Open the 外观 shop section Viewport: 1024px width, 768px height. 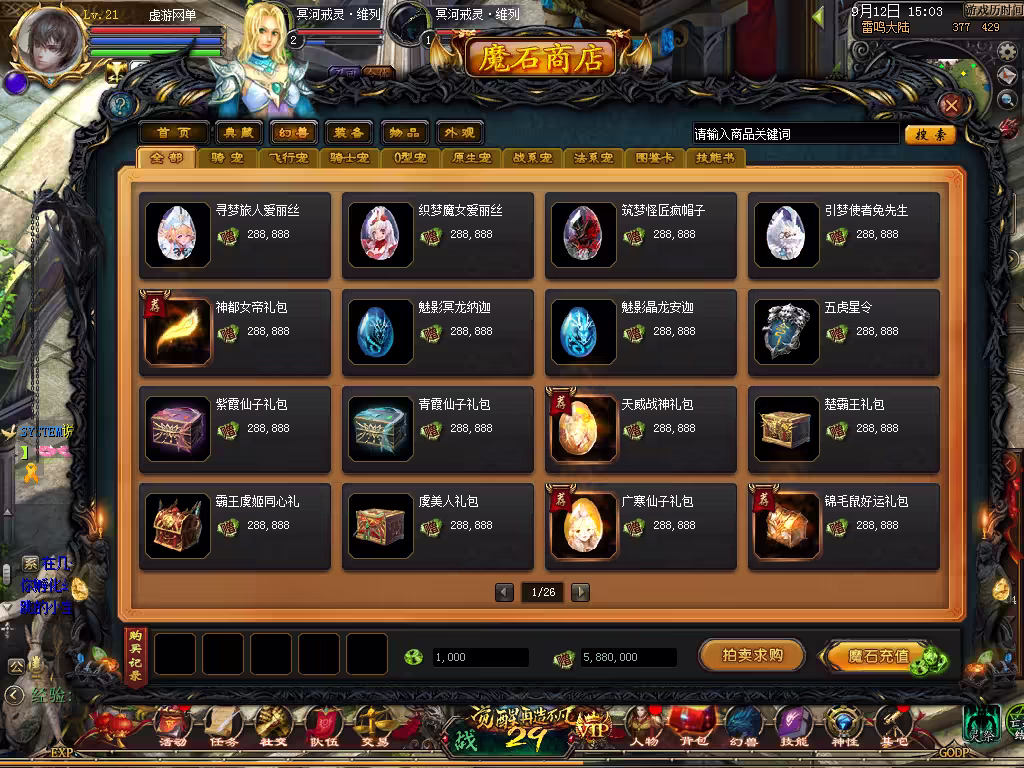coord(459,133)
